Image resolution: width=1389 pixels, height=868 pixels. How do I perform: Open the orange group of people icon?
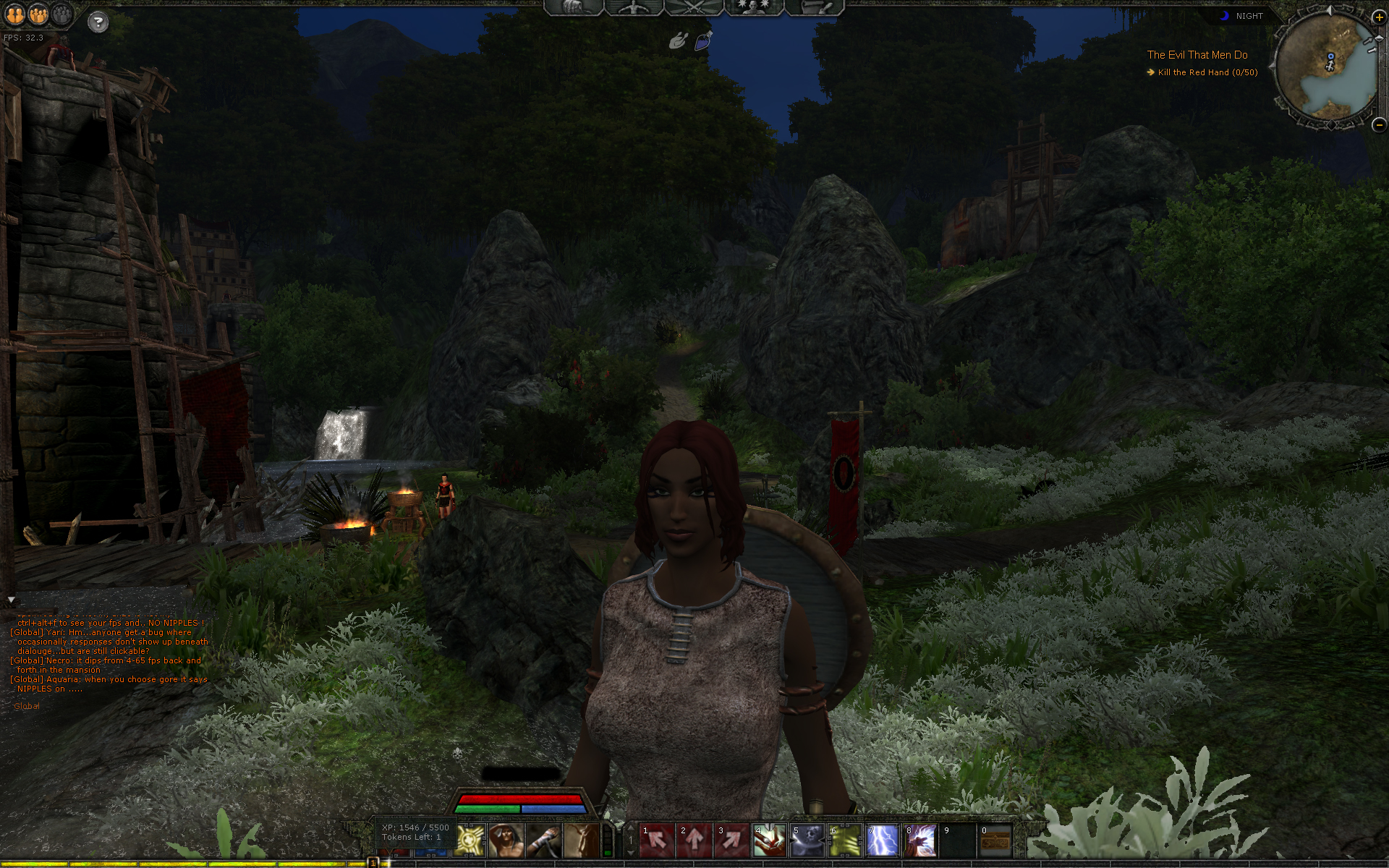click(x=39, y=14)
